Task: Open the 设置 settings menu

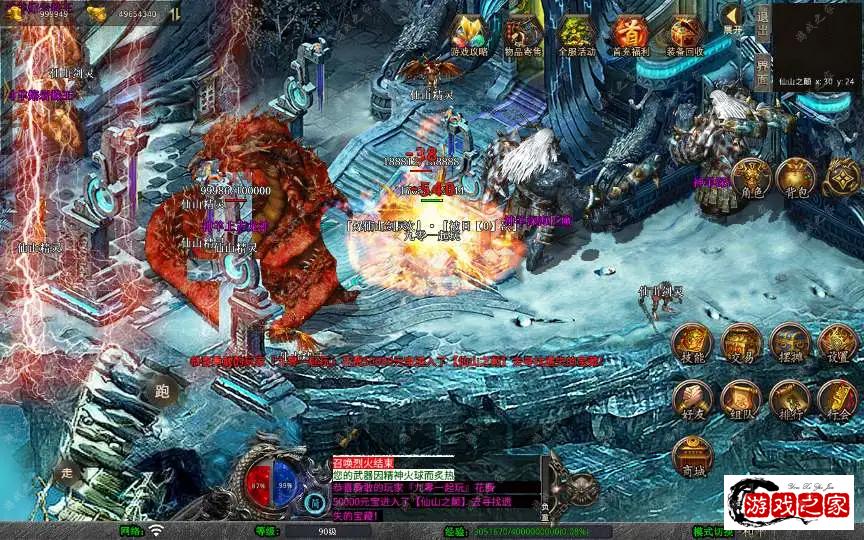Action: [x=837, y=343]
